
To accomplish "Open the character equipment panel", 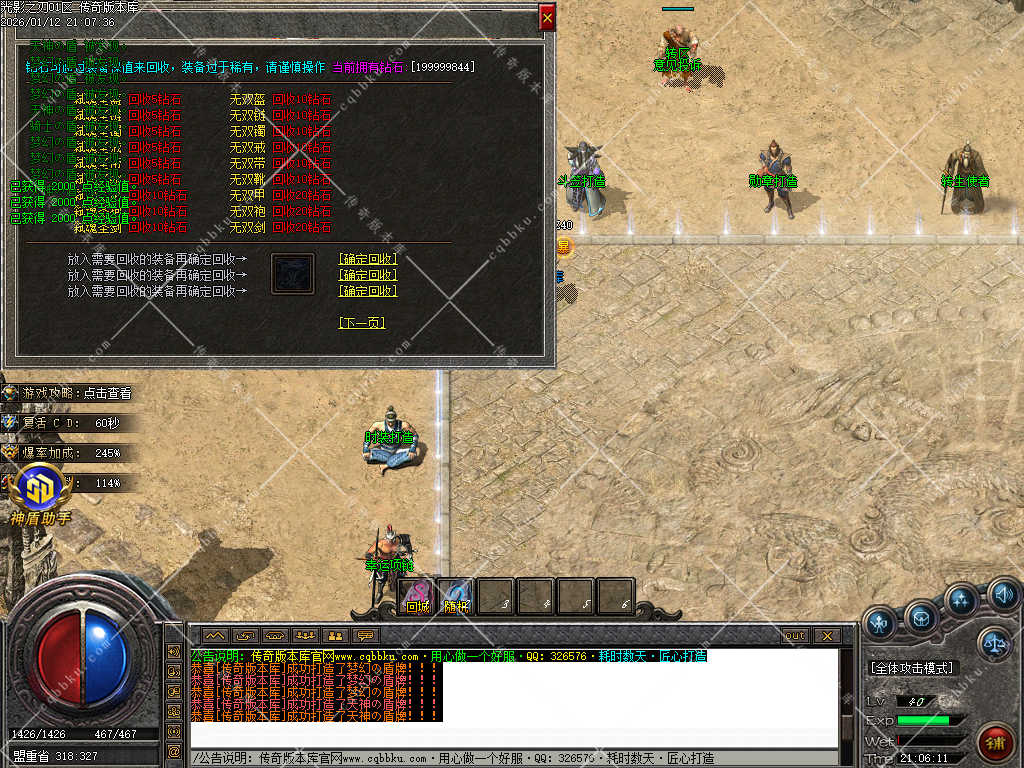I will (x=880, y=624).
